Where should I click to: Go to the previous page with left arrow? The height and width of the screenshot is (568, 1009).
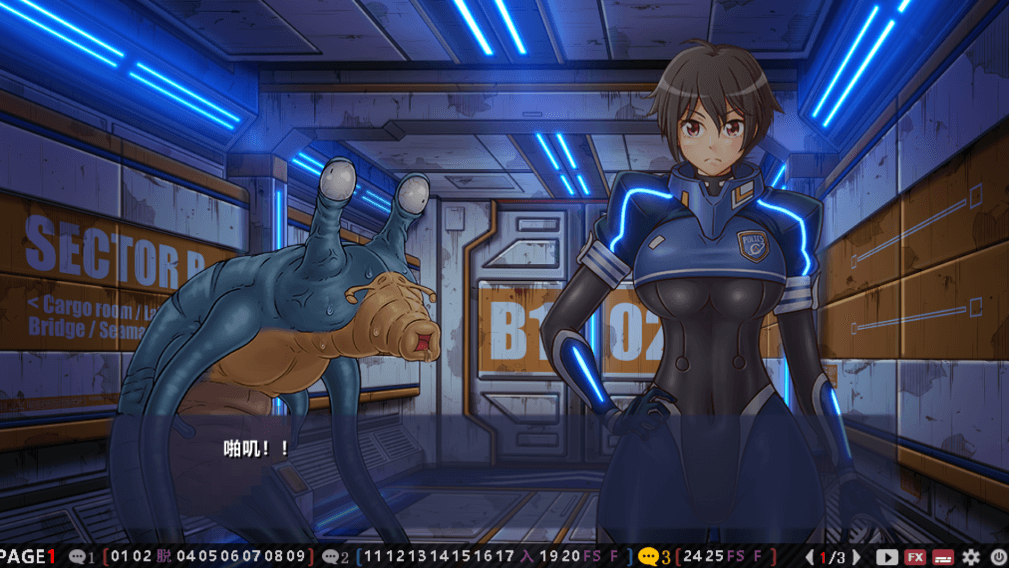[x=809, y=557]
